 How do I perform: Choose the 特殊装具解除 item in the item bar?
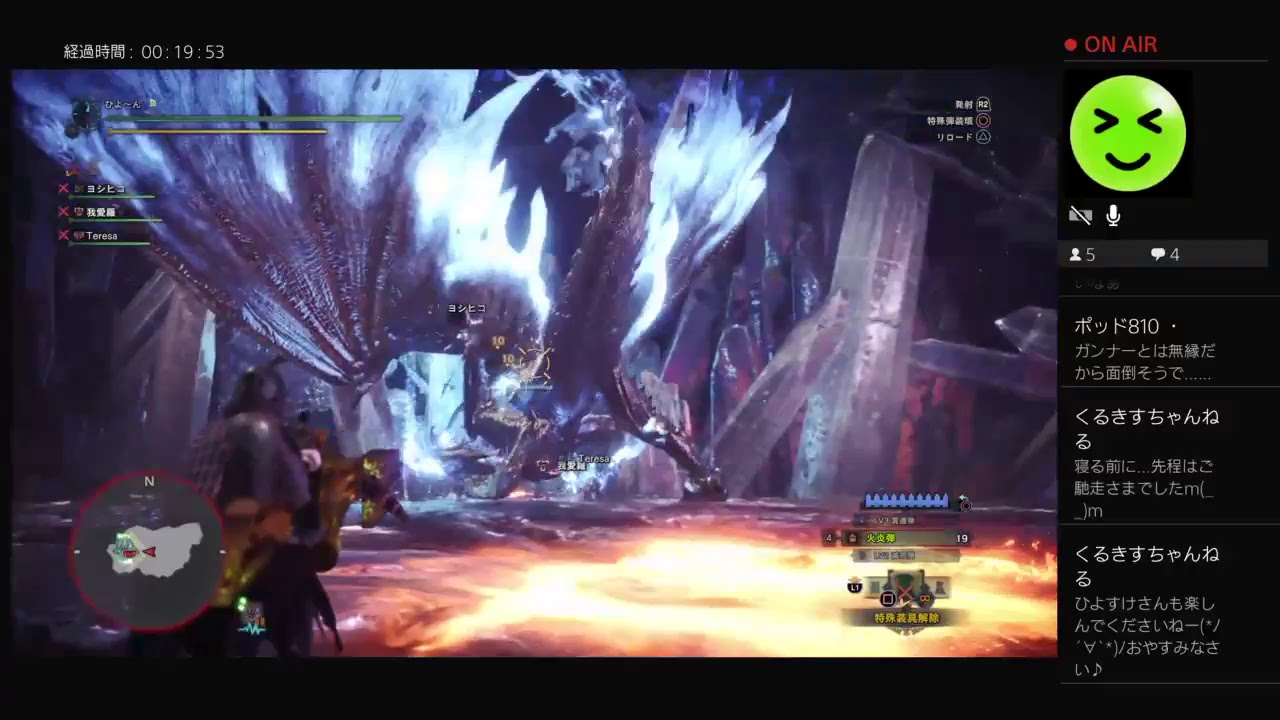coord(906,619)
